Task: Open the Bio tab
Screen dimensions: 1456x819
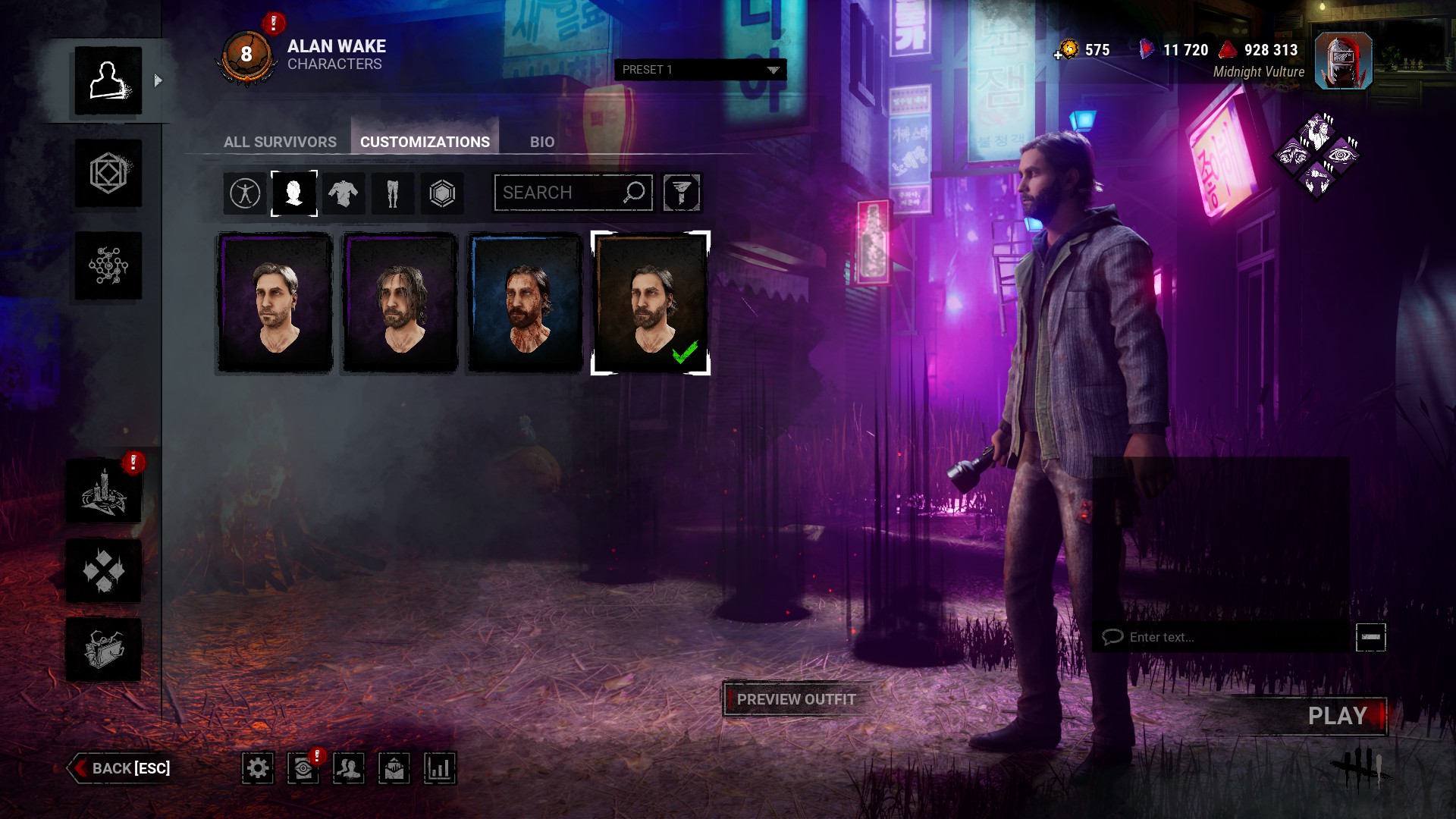Action: point(541,142)
